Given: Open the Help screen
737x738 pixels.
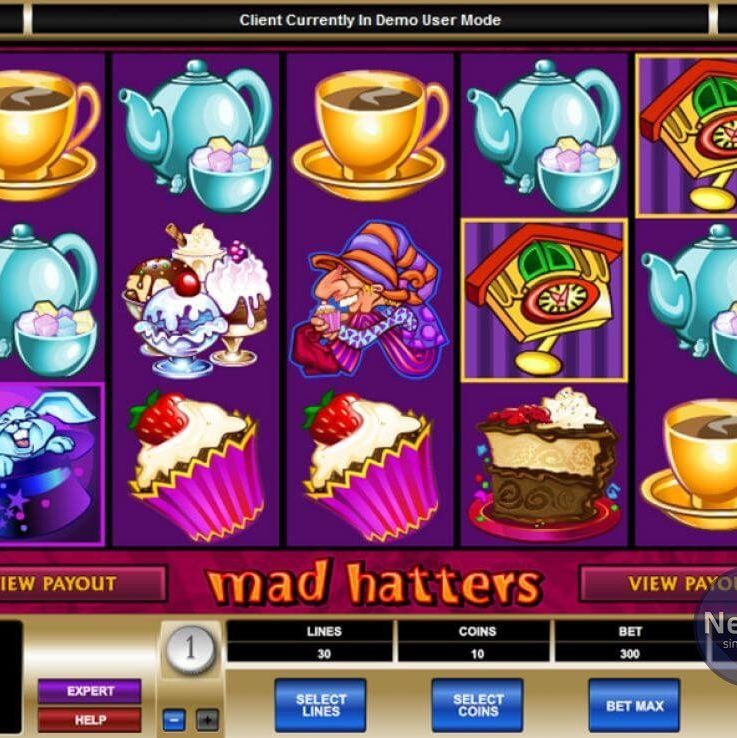Looking at the screenshot, I should pyautogui.click(x=89, y=719).
